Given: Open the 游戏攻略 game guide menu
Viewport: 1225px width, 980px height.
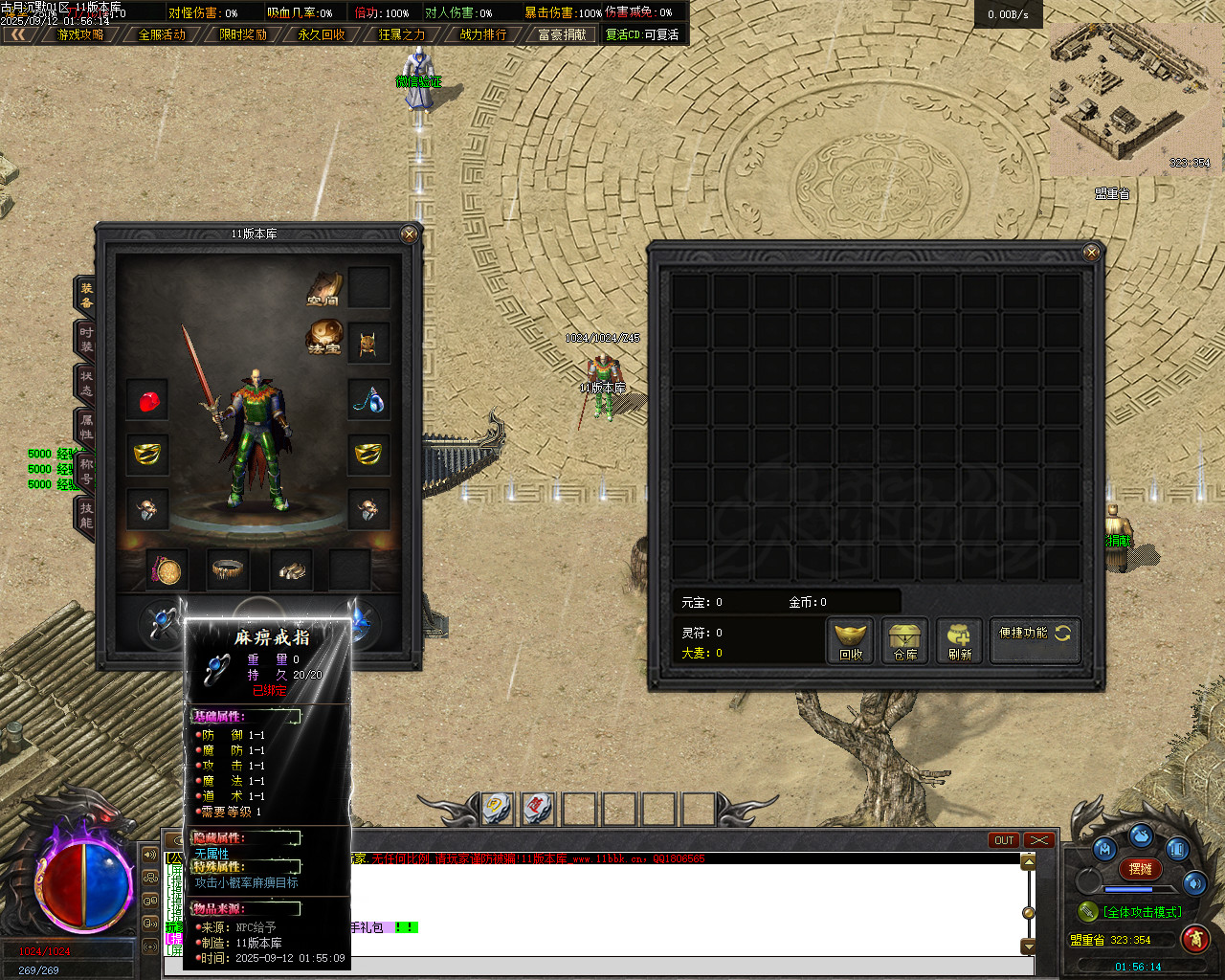Looking at the screenshot, I should 80,34.
